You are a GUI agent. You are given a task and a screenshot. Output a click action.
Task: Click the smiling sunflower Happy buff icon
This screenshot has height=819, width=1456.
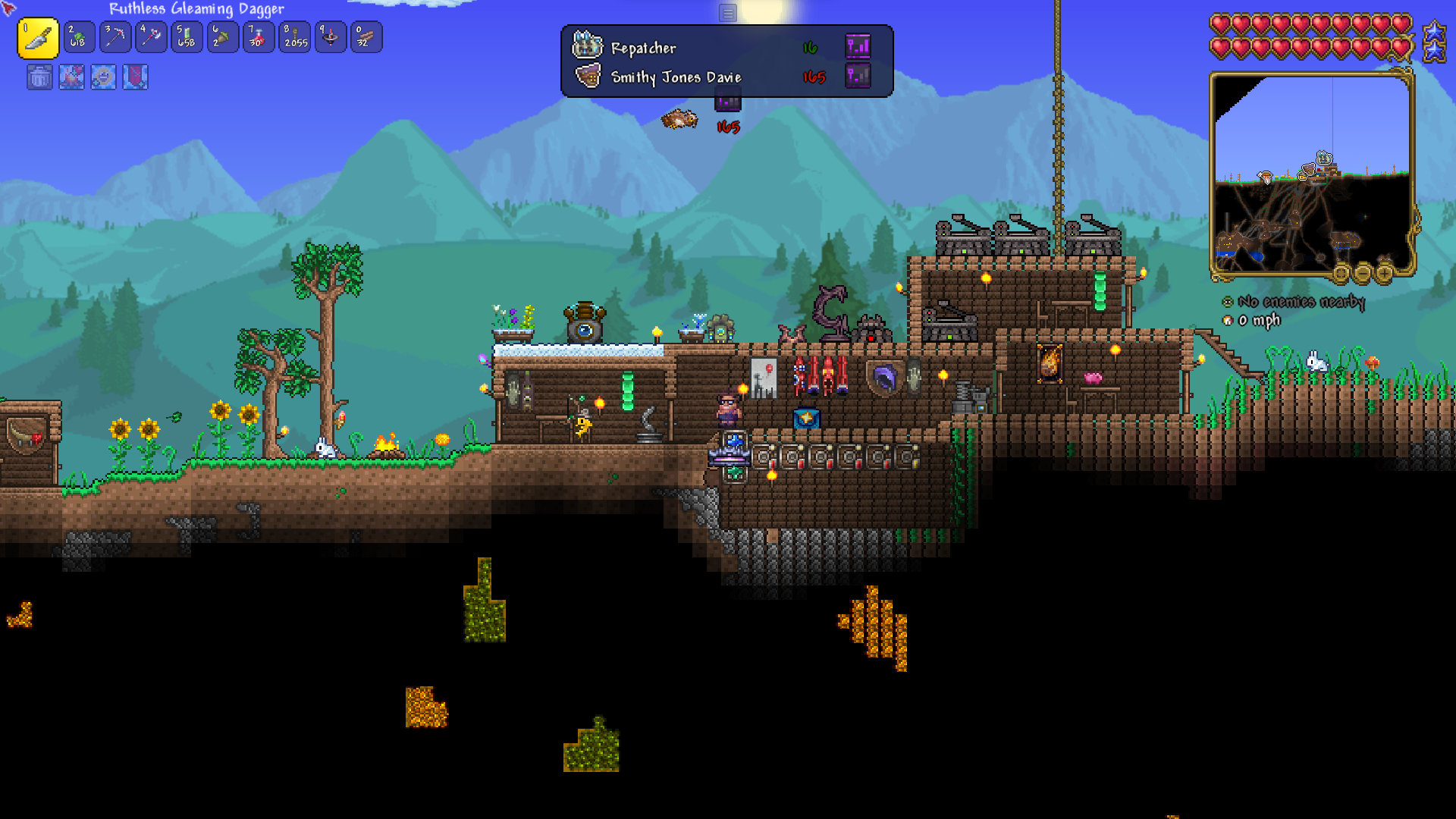[103, 77]
